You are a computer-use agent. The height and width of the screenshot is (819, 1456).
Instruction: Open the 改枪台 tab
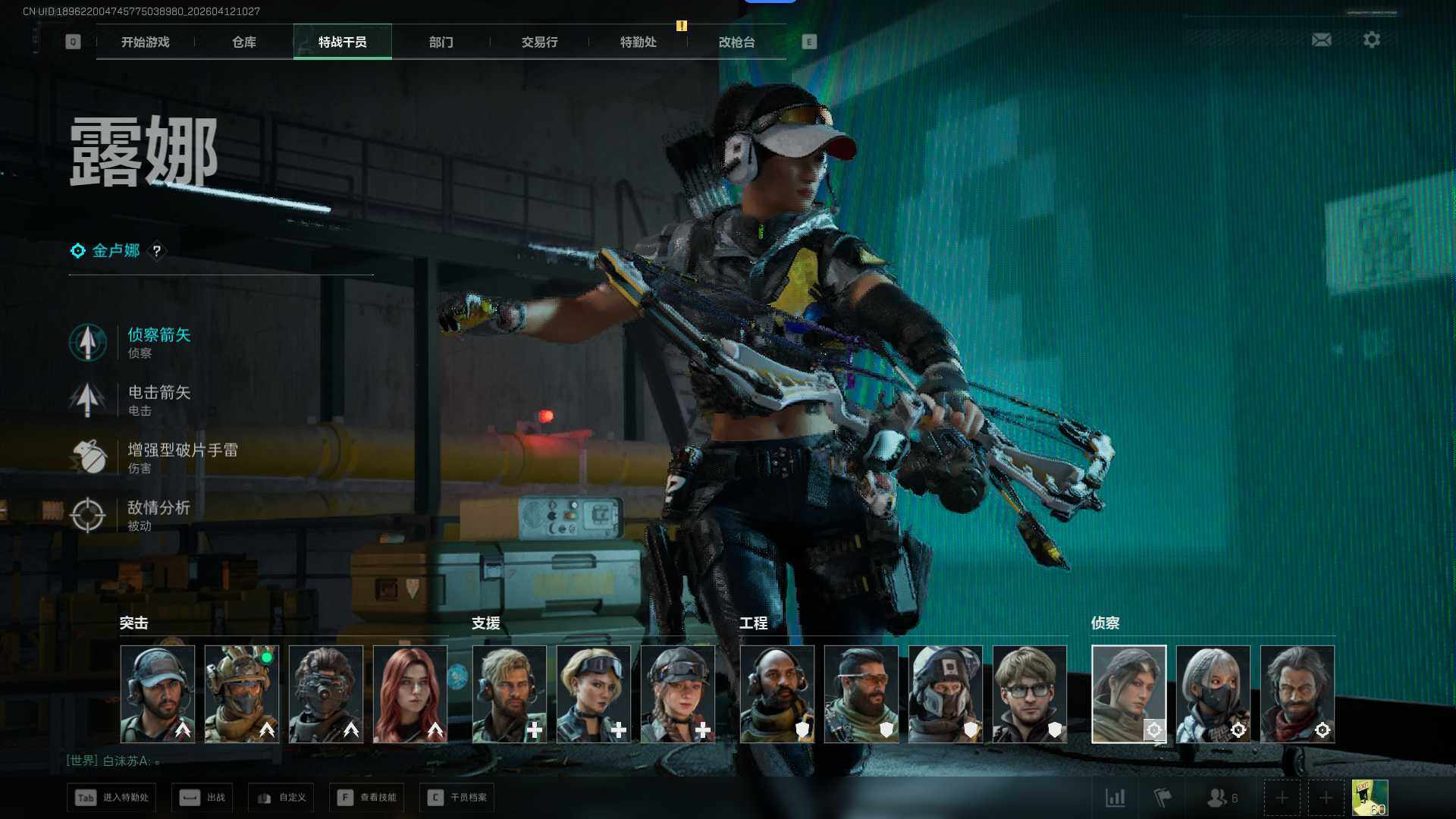click(x=736, y=42)
